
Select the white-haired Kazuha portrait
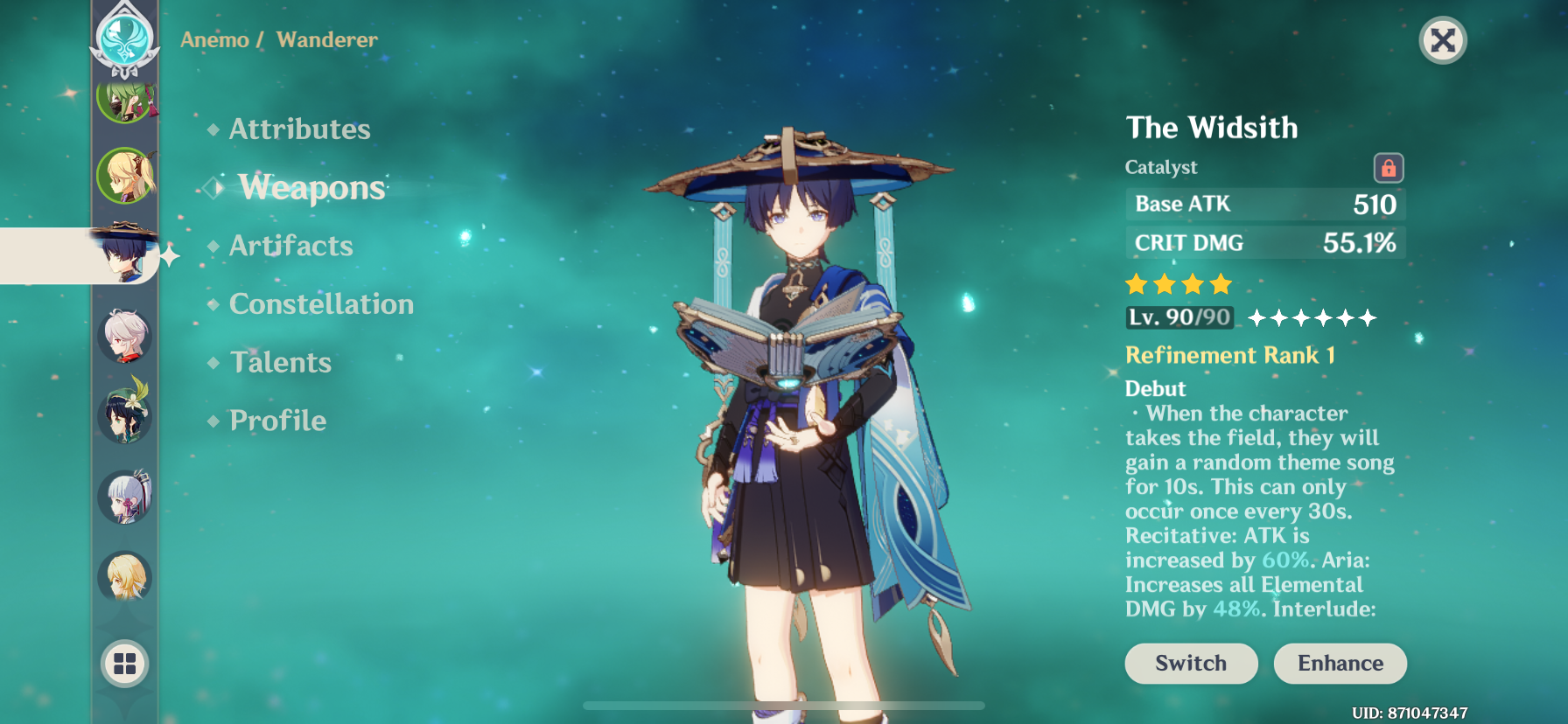point(125,336)
